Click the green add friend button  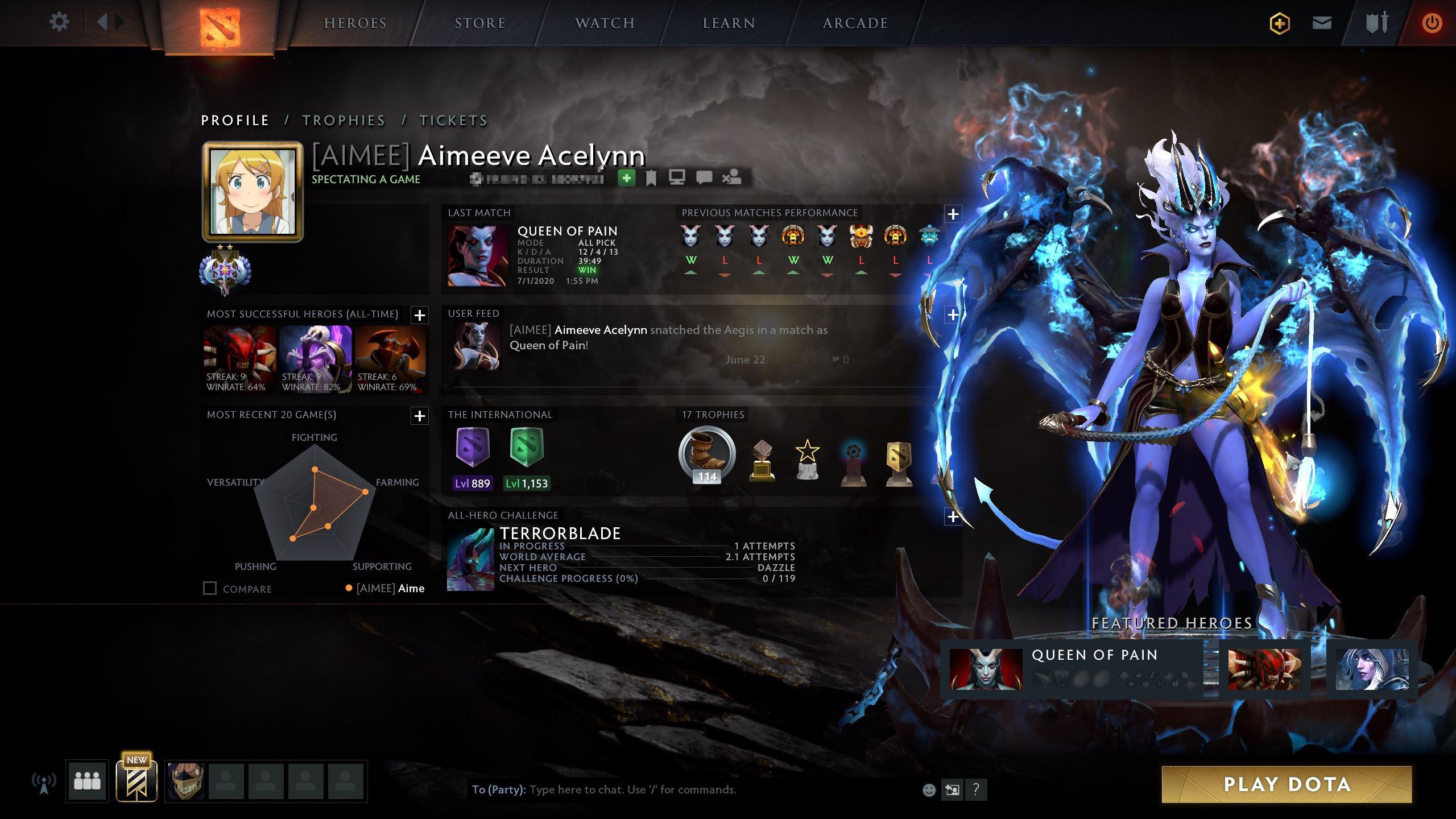pyautogui.click(x=626, y=178)
